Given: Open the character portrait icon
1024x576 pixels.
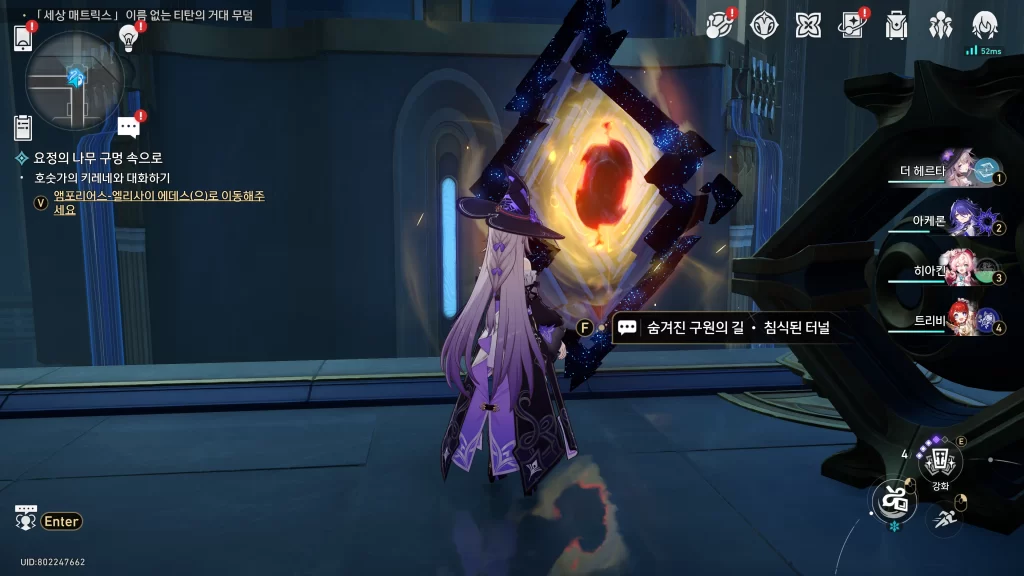Looking at the screenshot, I should click(x=985, y=24).
